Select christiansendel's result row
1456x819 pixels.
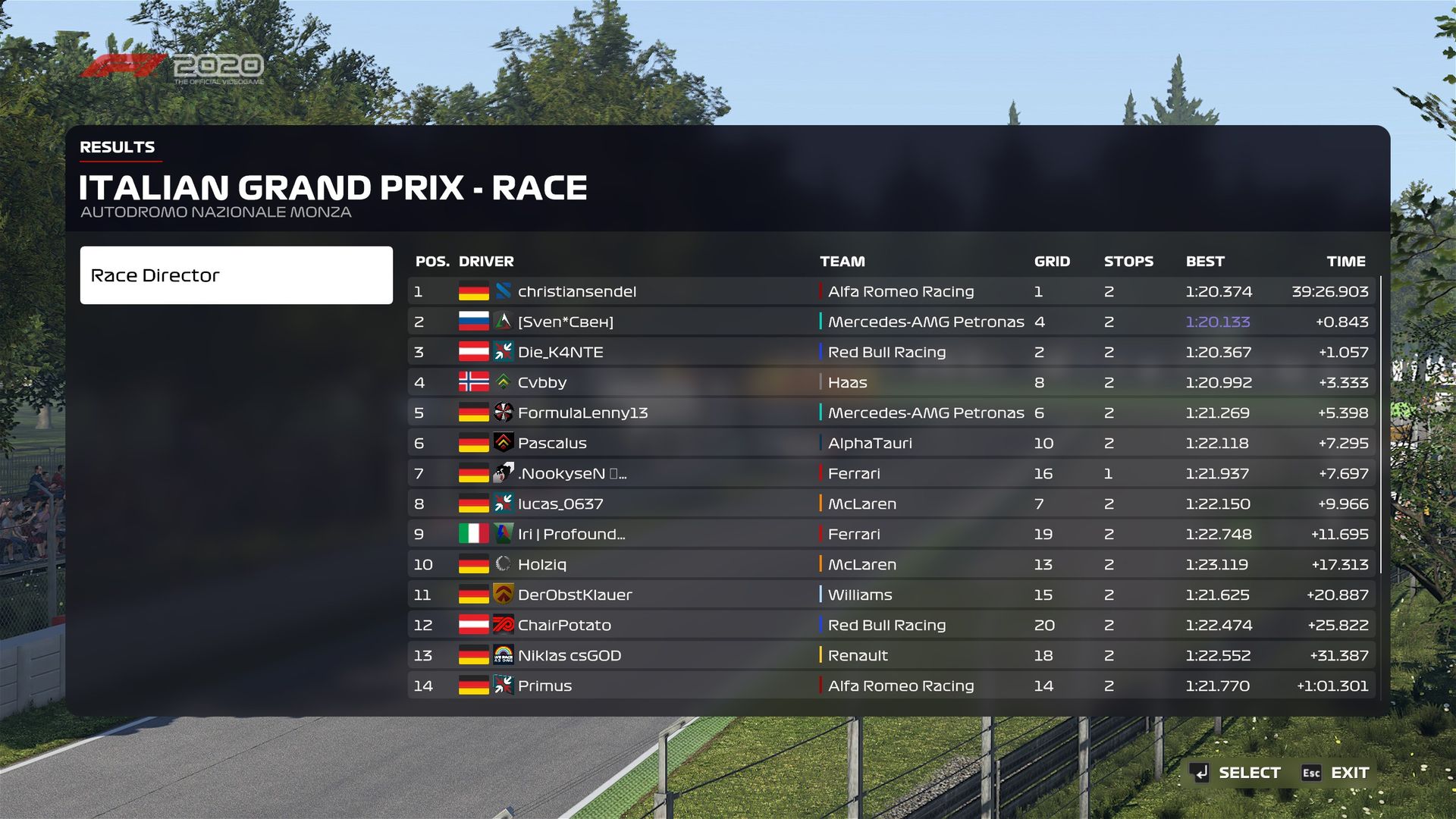point(891,291)
